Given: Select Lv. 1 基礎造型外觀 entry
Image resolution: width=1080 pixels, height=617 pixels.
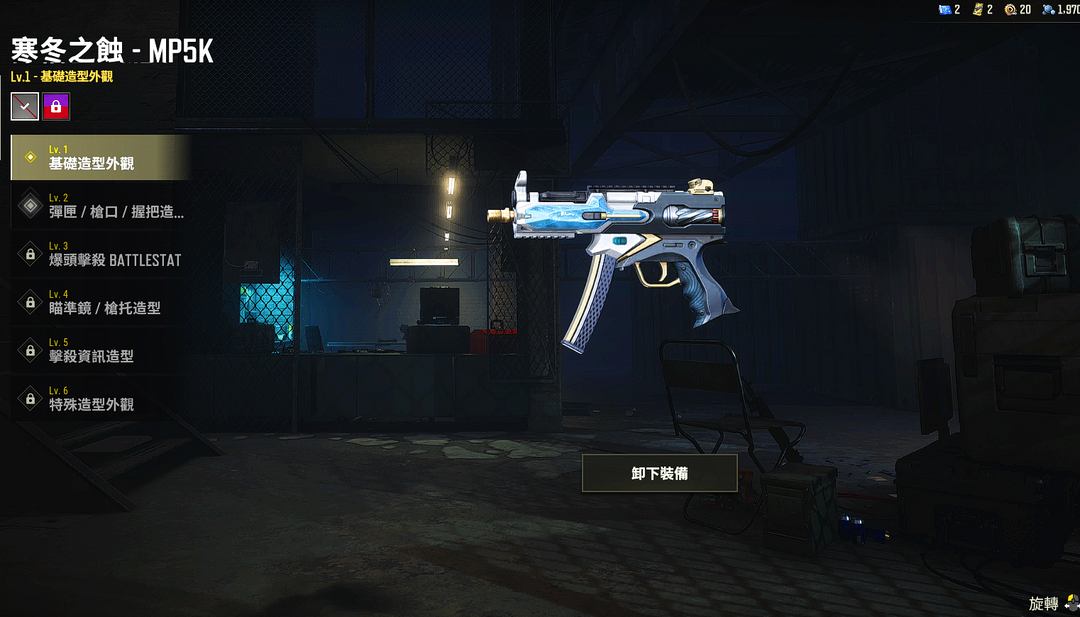Looking at the screenshot, I should coord(100,158).
